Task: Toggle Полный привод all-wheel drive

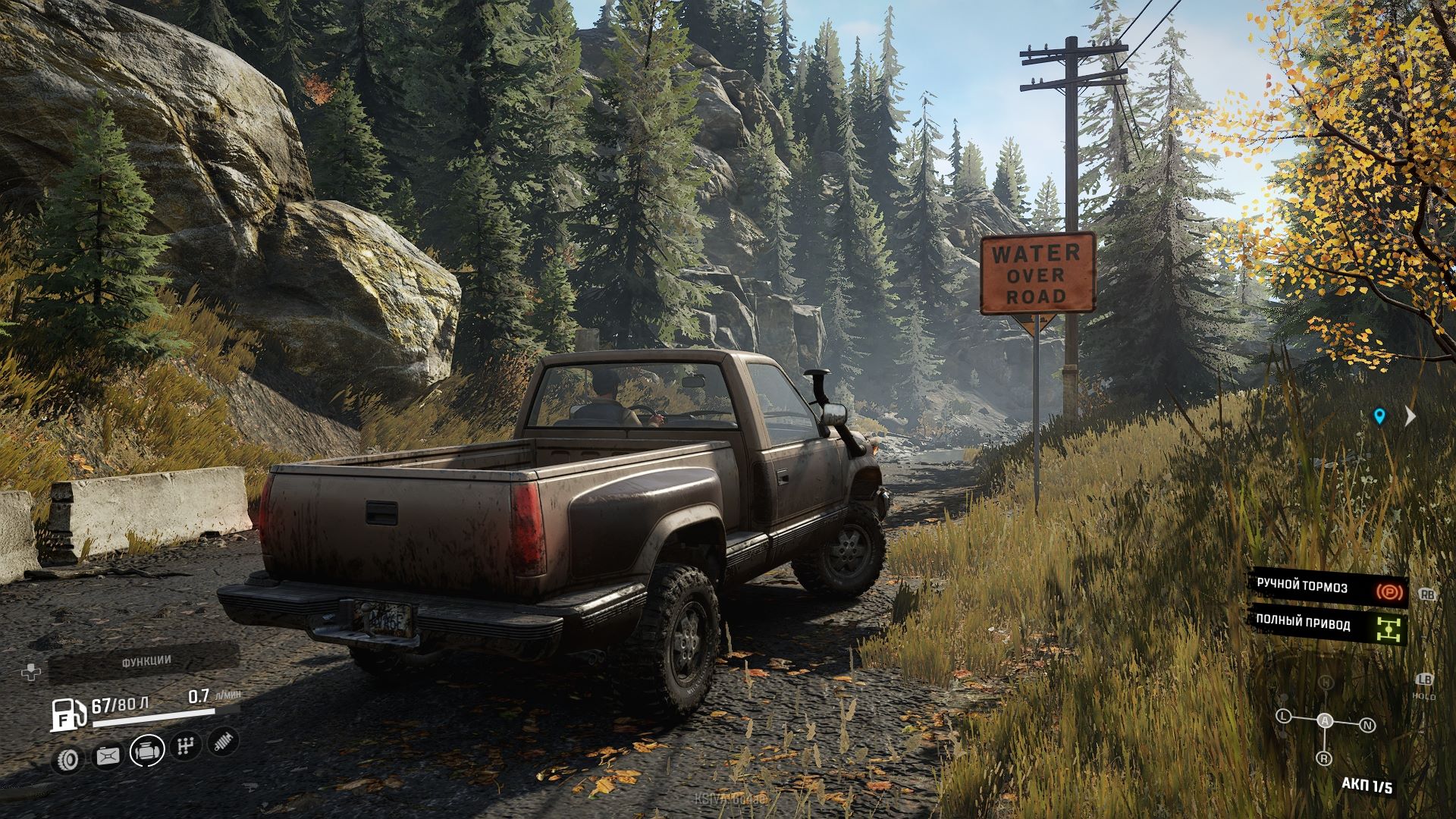Action: tap(1329, 624)
